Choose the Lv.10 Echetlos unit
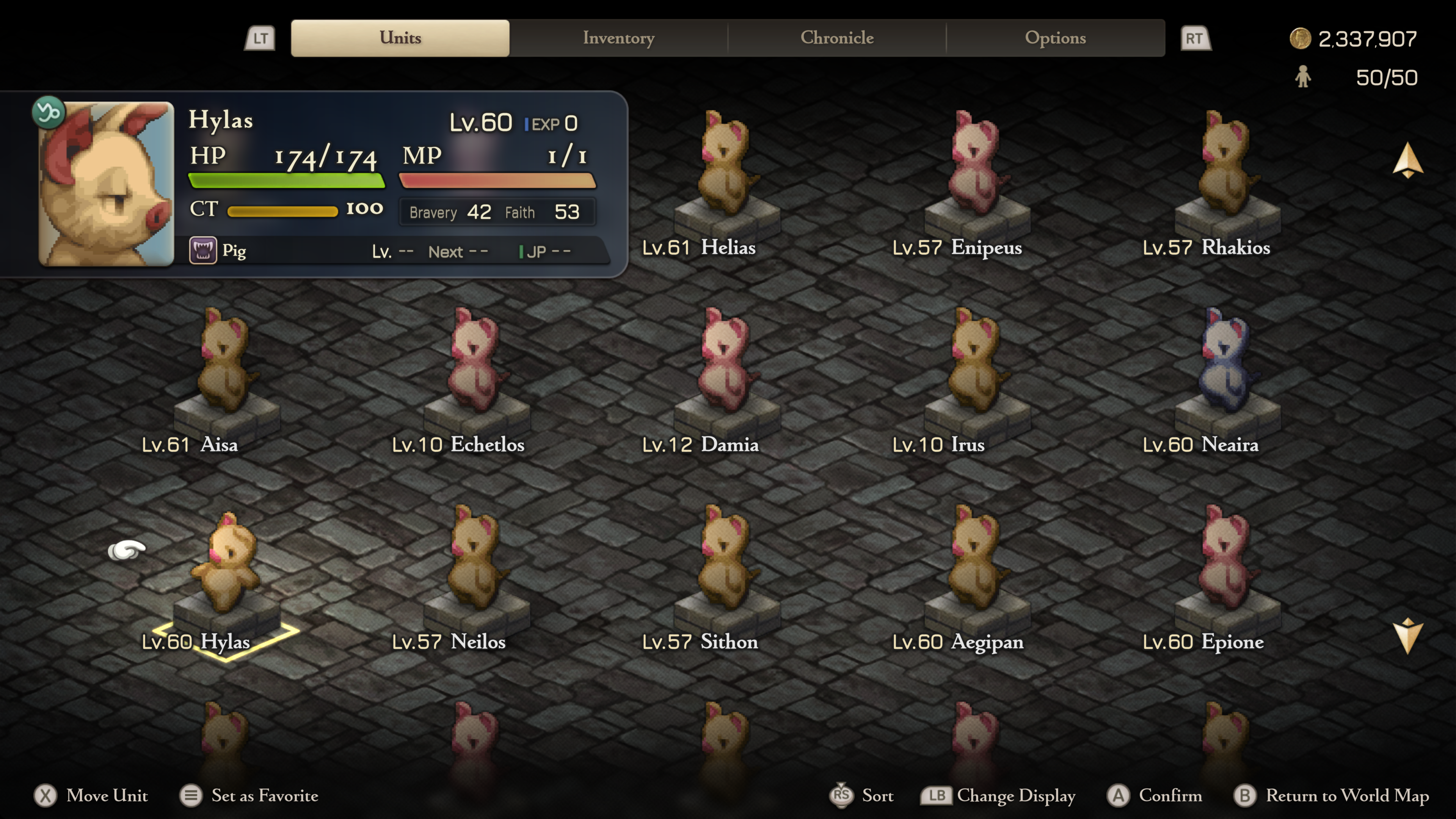 [476, 367]
